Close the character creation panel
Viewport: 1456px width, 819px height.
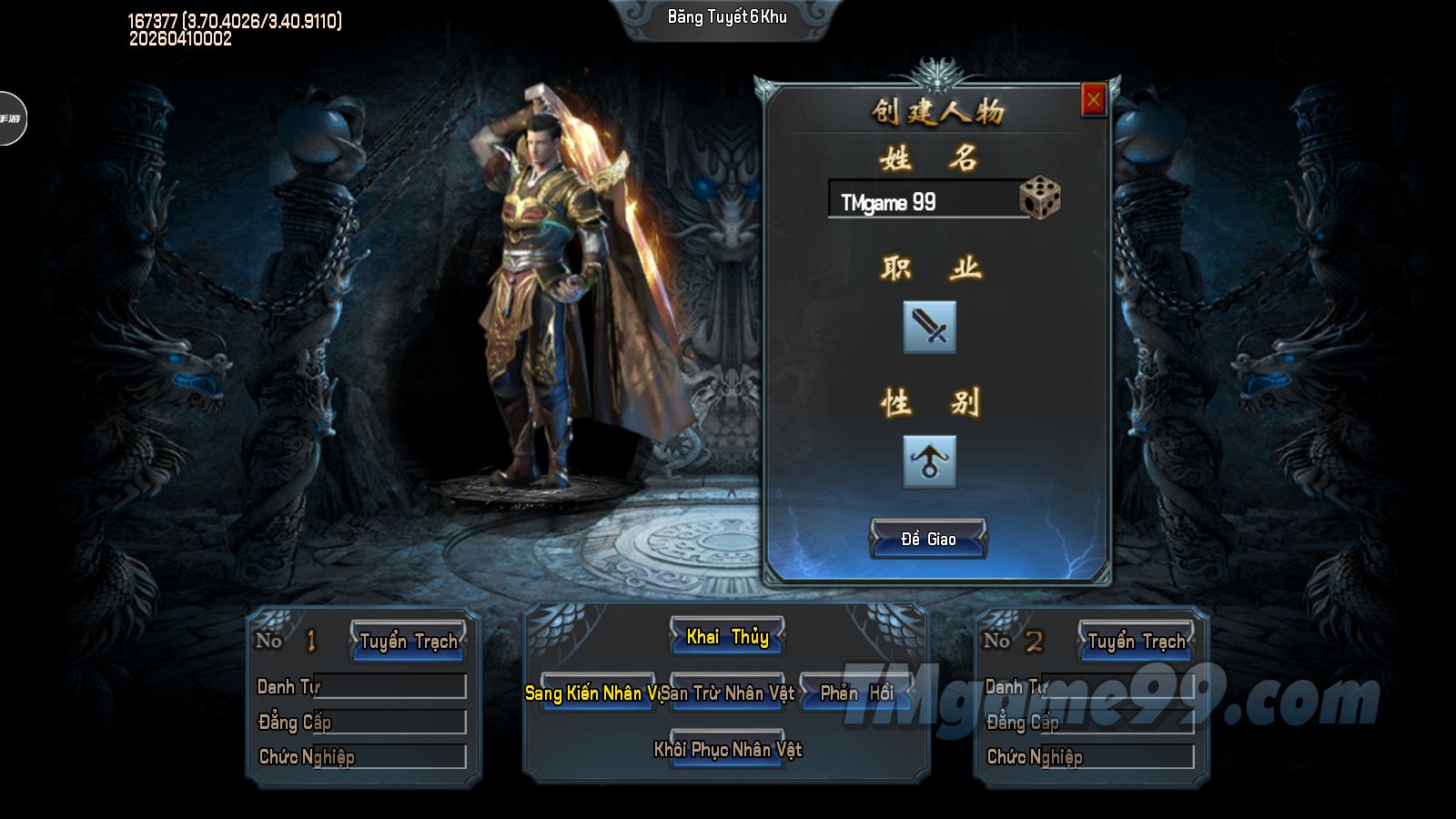point(1093,100)
